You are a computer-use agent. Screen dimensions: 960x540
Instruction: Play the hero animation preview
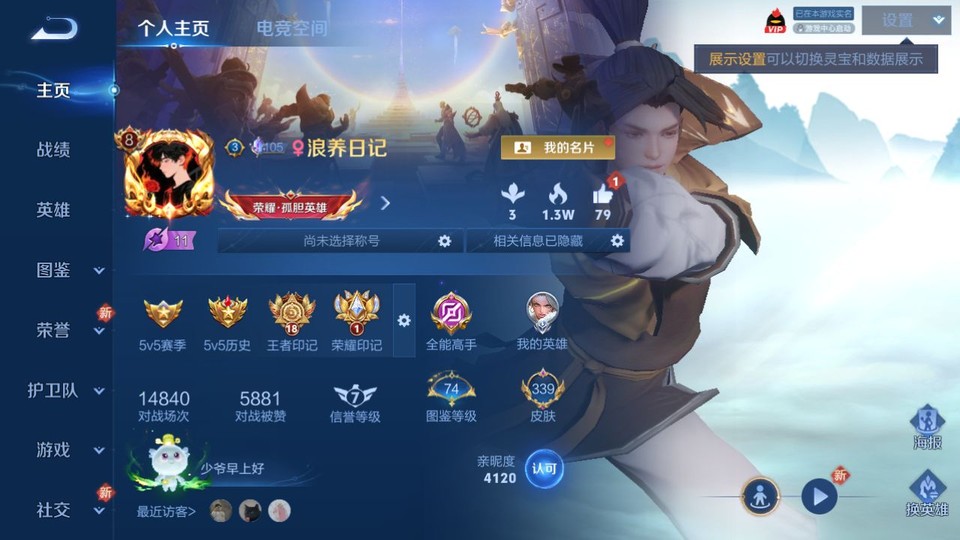pyautogui.click(x=820, y=495)
